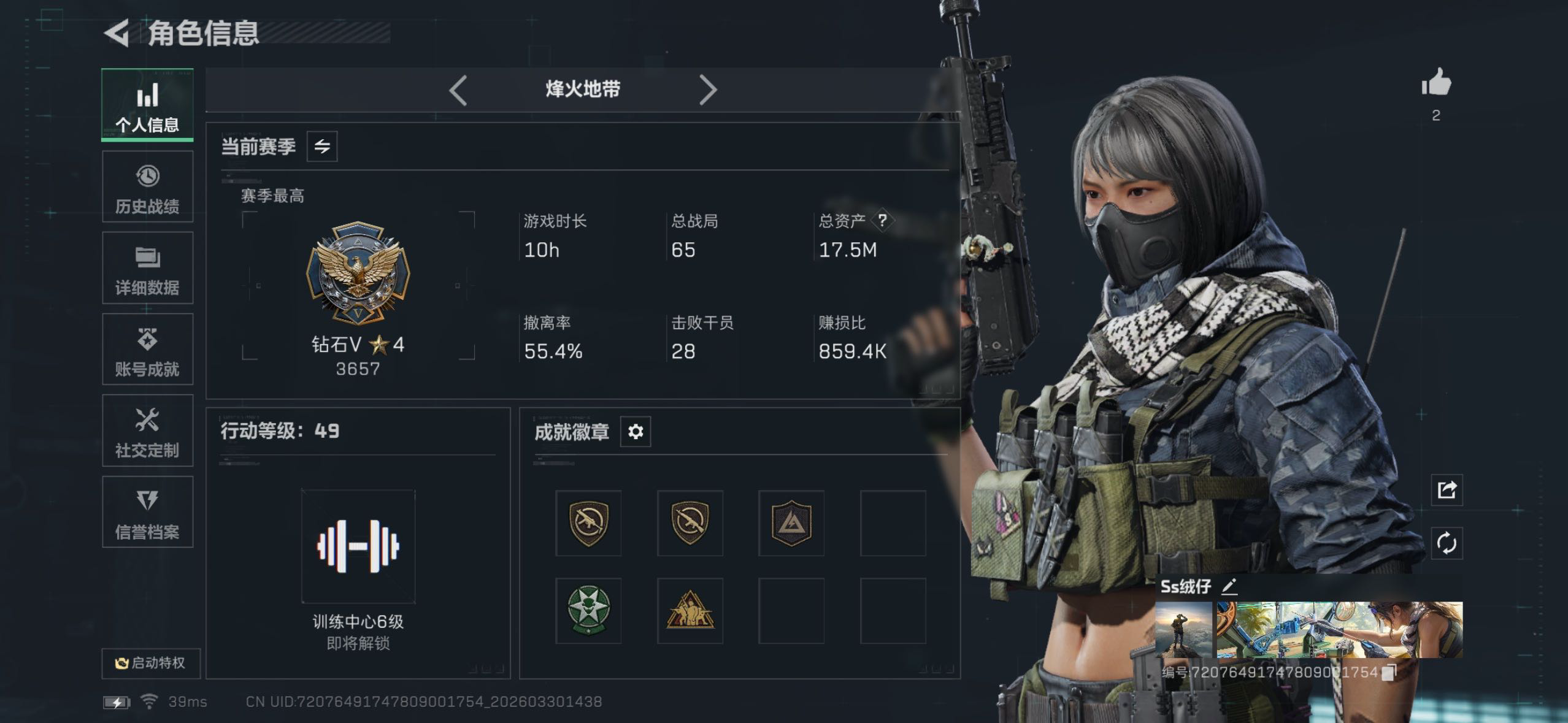The image size is (1568, 723).
Task: Open the 历史战绩 tab
Action: click(147, 187)
